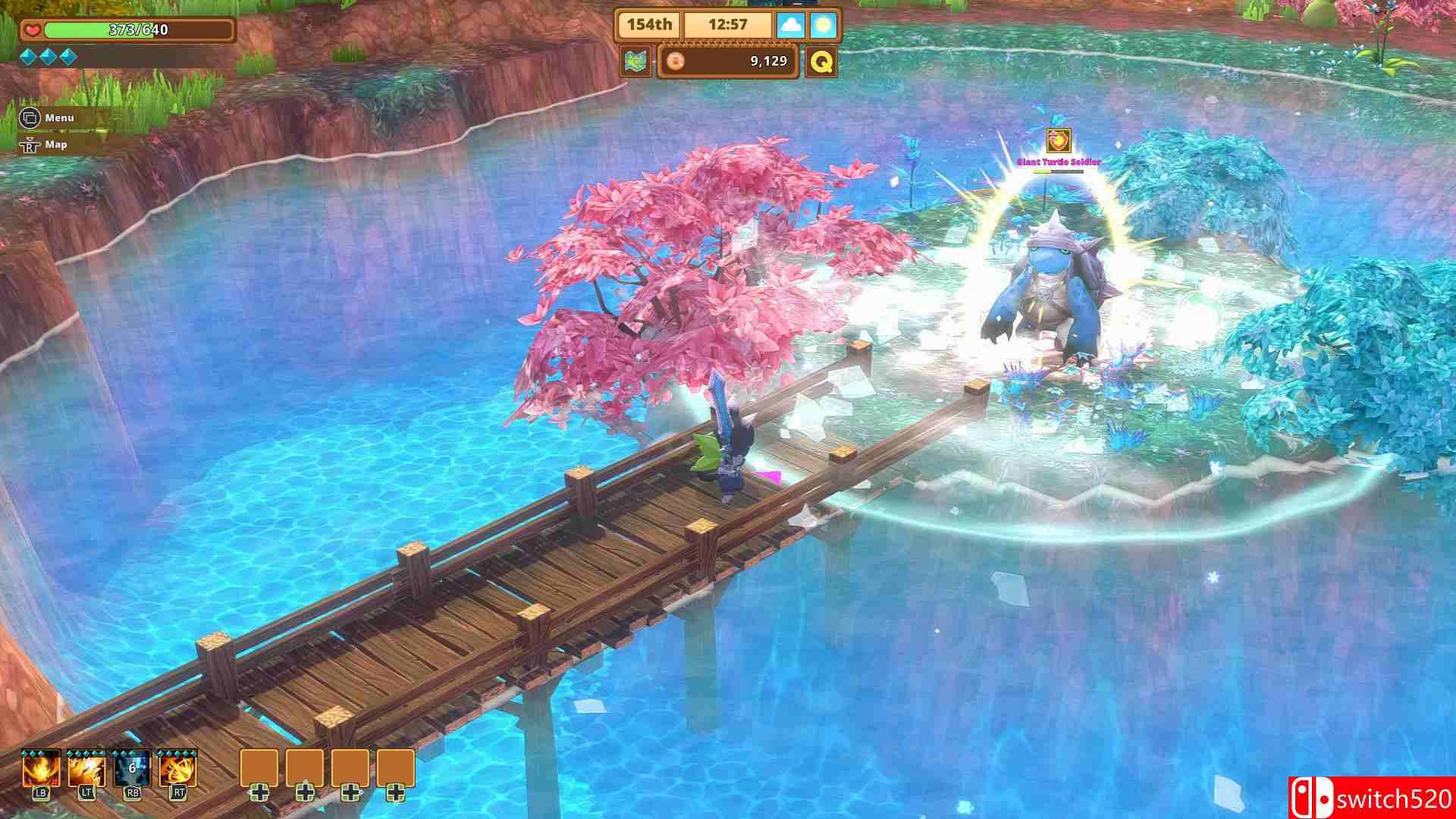Screen dimensions: 1456x819
Task: Click the cloudy weather forecast icon
Action: (790, 24)
